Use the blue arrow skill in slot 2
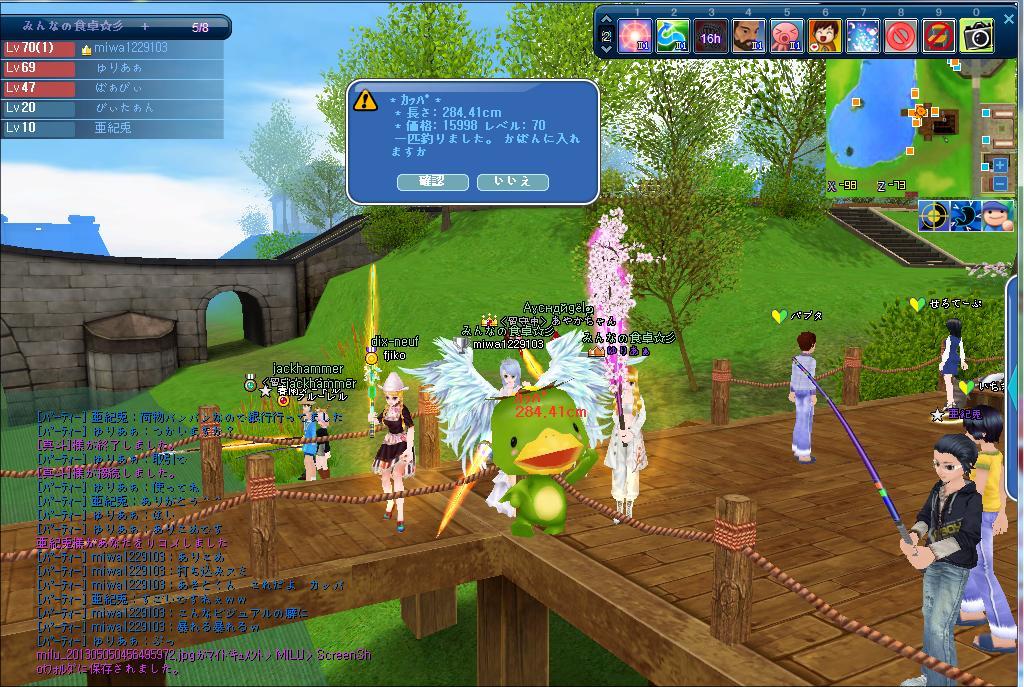 coord(673,37)
